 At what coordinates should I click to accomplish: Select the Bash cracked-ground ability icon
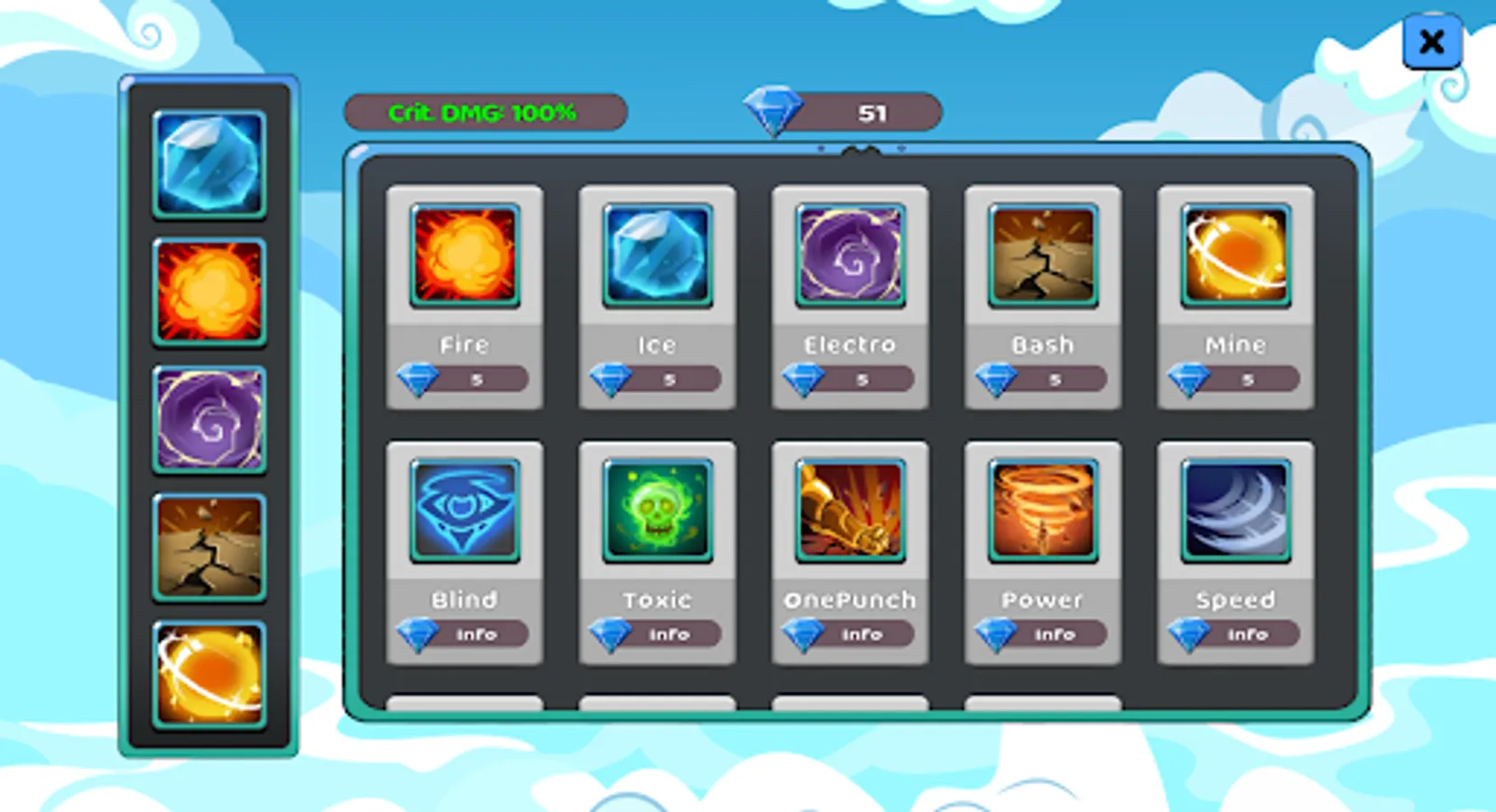tap(1041, 259)
